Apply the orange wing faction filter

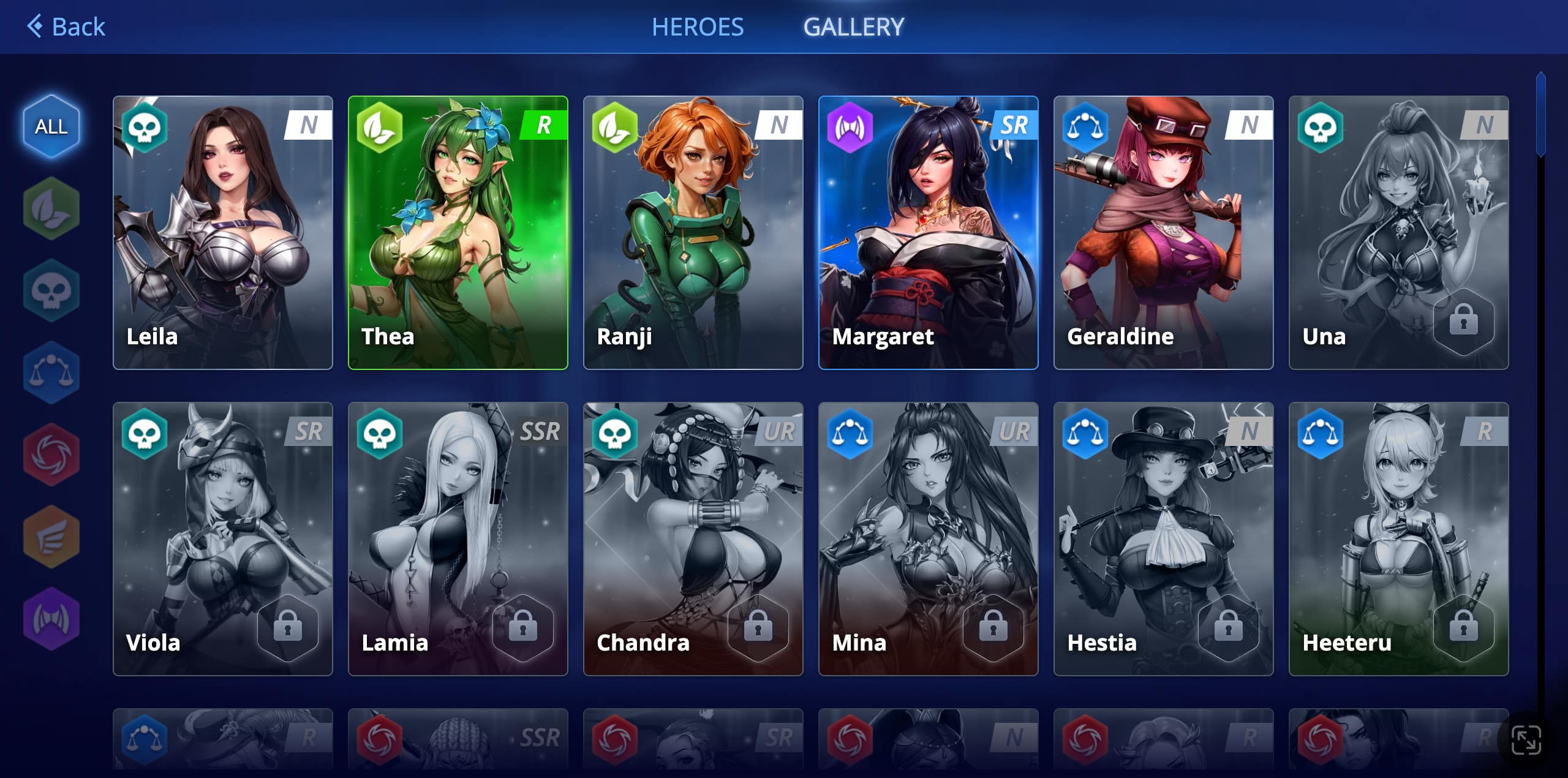point(51,537)
